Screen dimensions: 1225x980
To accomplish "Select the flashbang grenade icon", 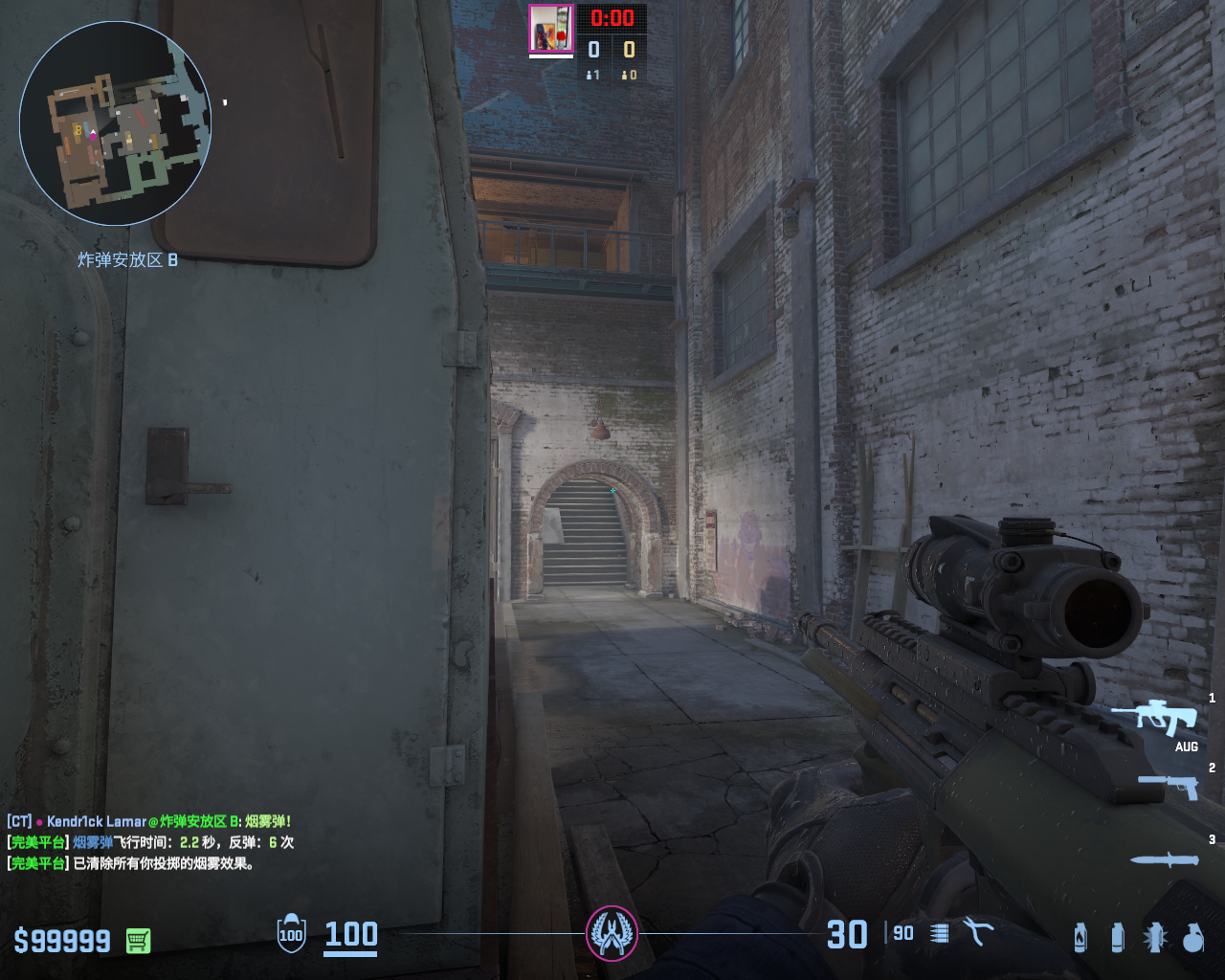I will (1155, 937).
